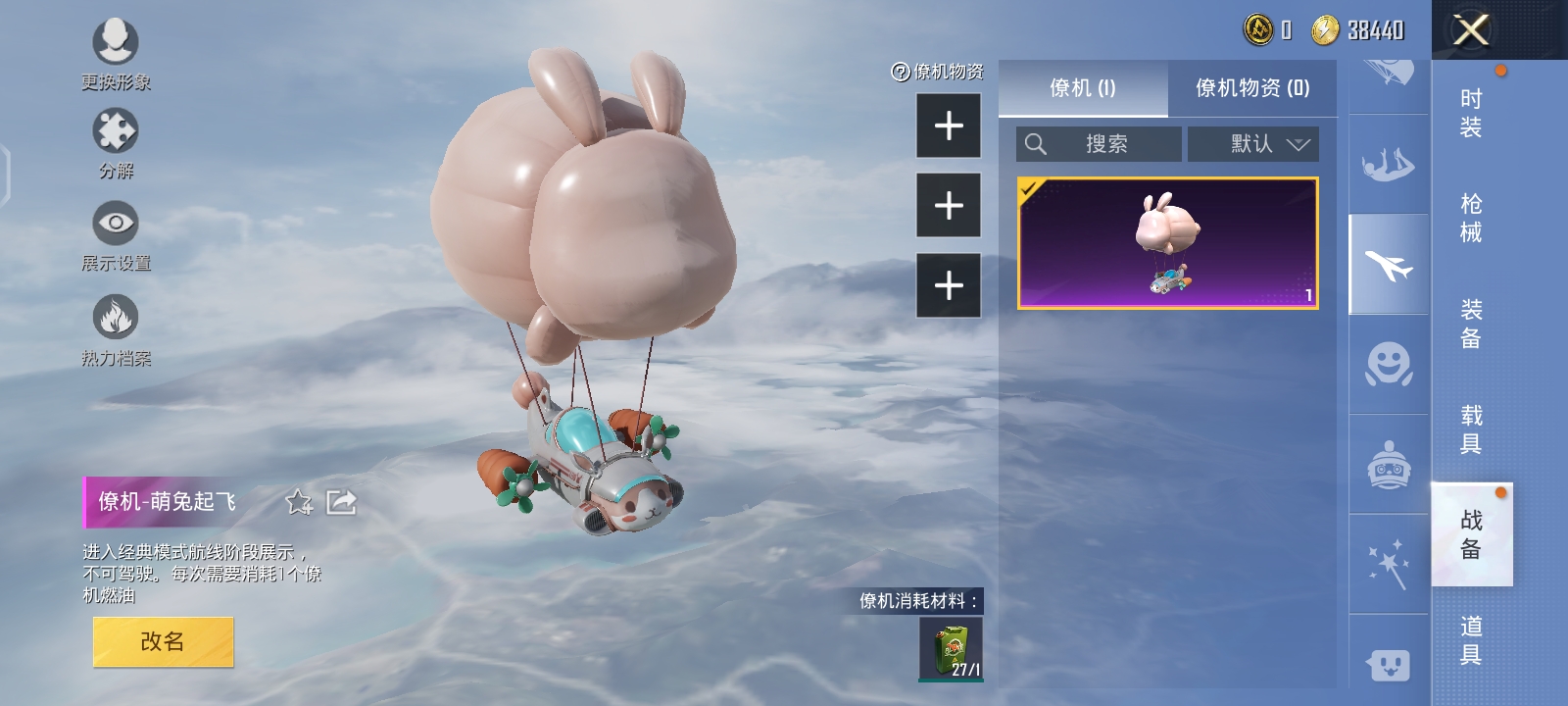Select the rabbit wingman thumbnail

point(1168,244)
